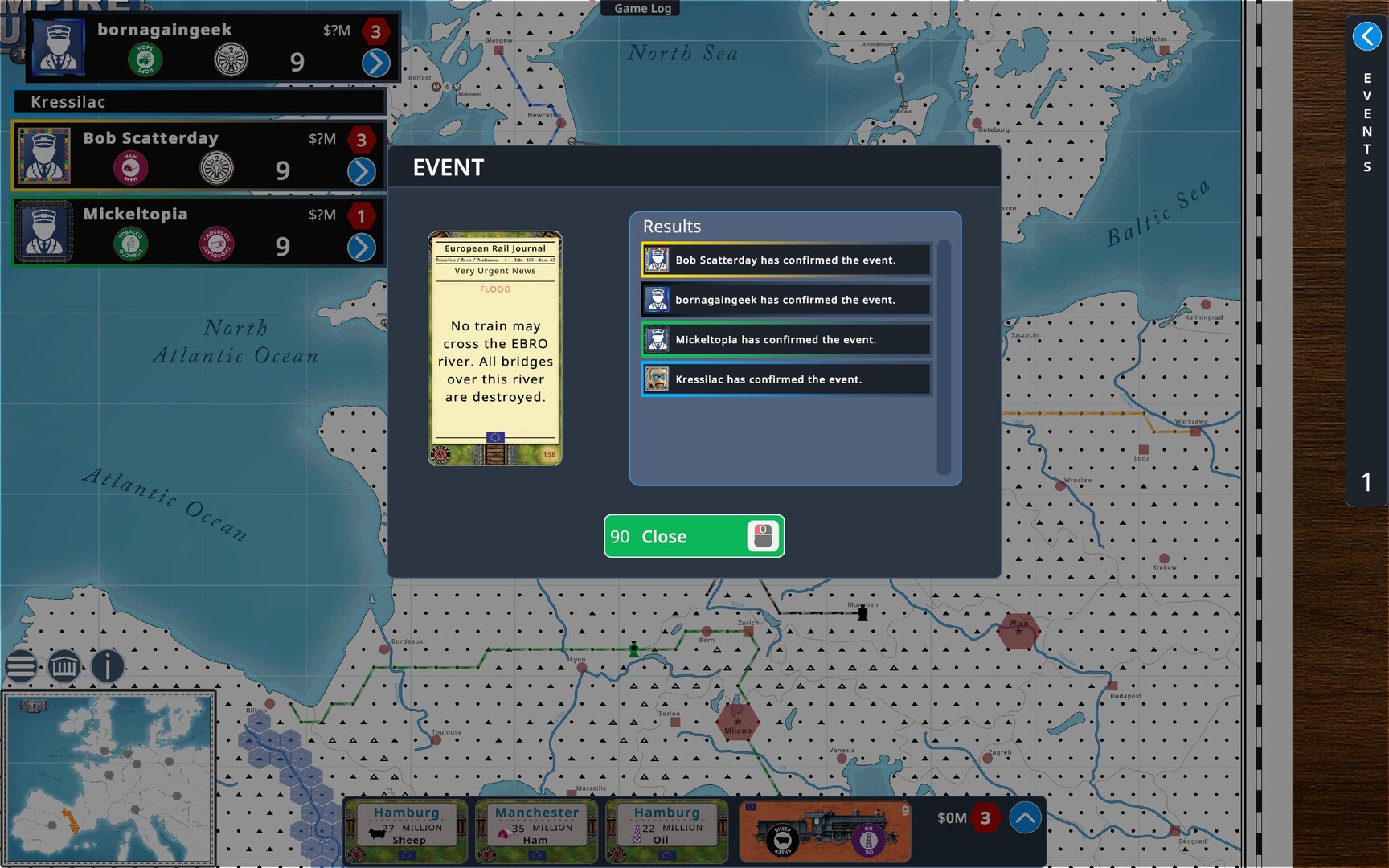Select the pink Ham goods icon on Bob Scatterday's panel
The height and width of the screenshot is (868, 1389).
(x=131, y=167)
